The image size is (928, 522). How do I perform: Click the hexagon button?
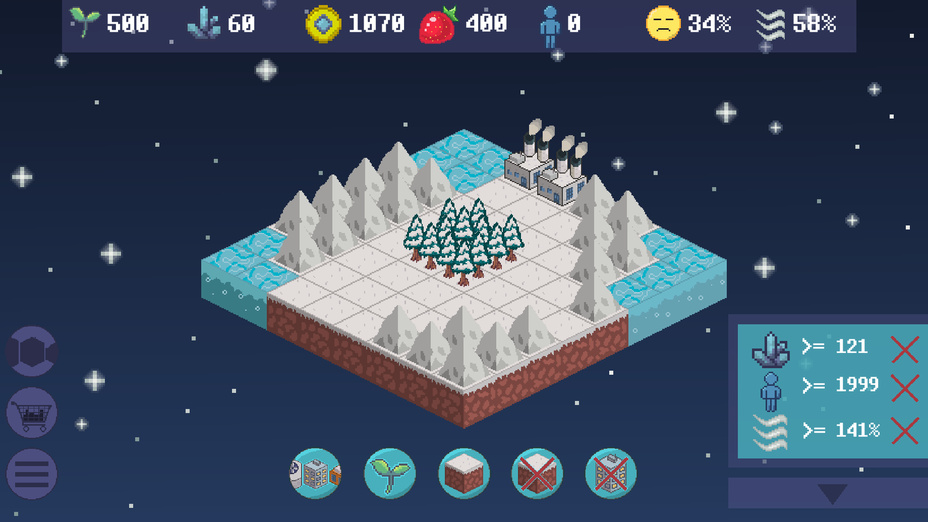pyautogui.click(x=32, y=351)
